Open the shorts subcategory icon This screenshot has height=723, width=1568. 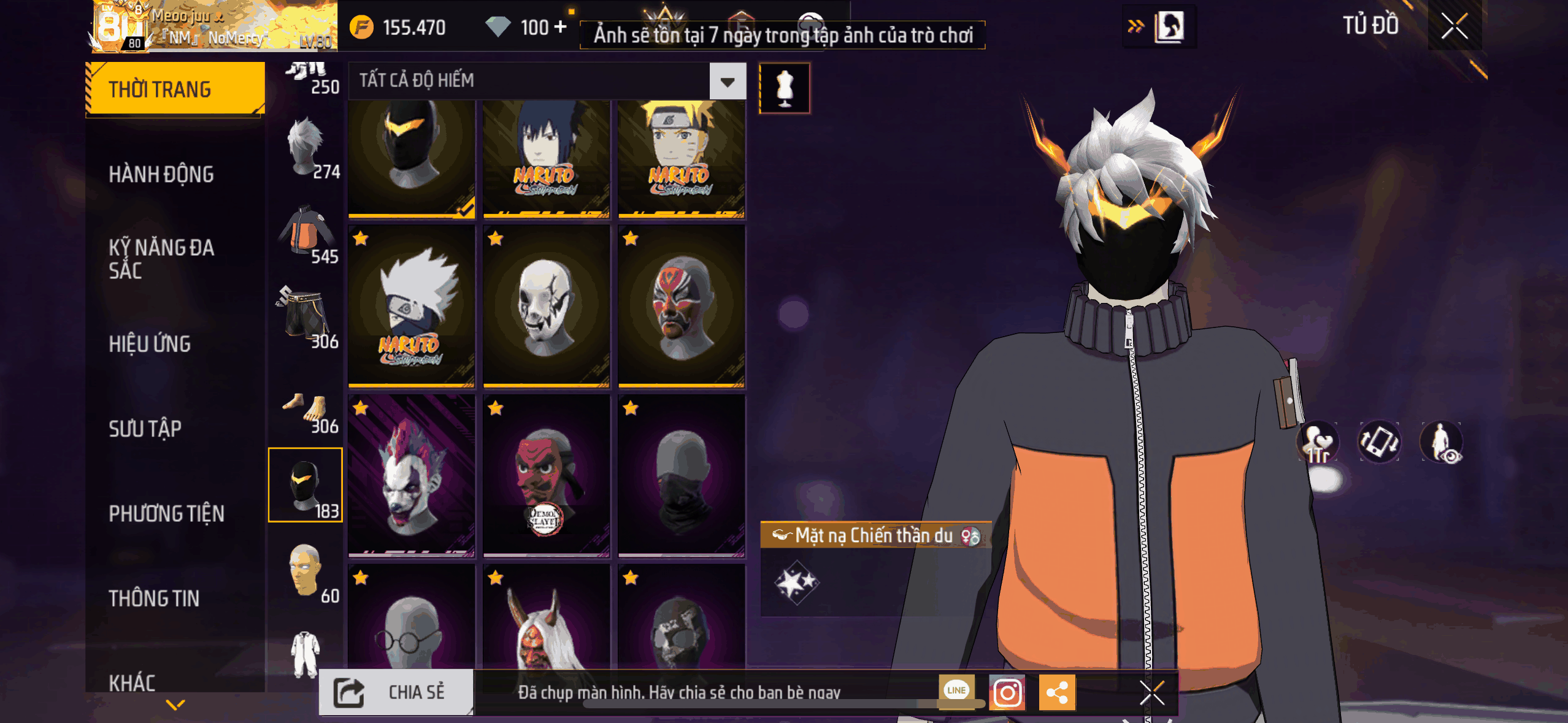(306, 317)
